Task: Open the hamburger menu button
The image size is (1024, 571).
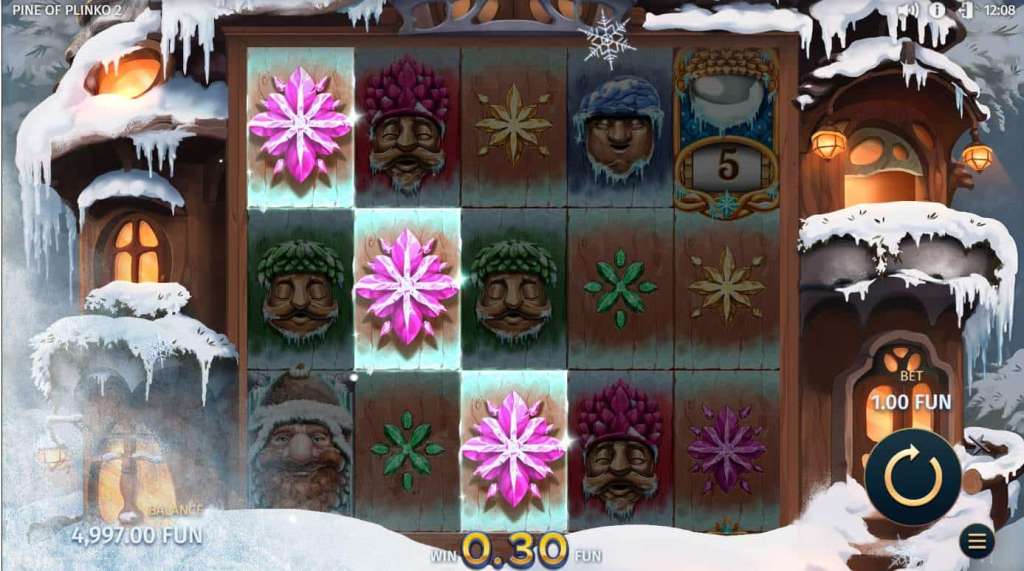Action: coord(976,541)
